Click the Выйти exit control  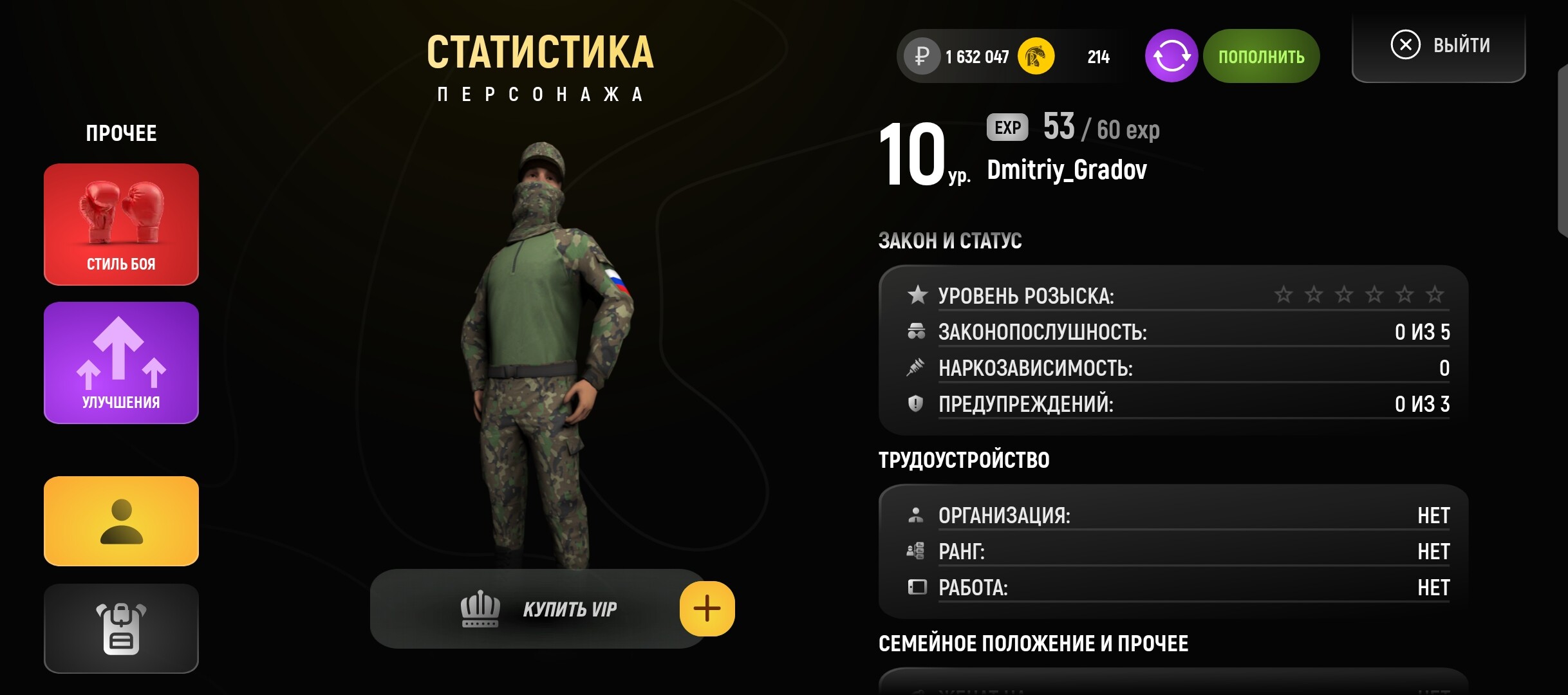coord(1439,44)
